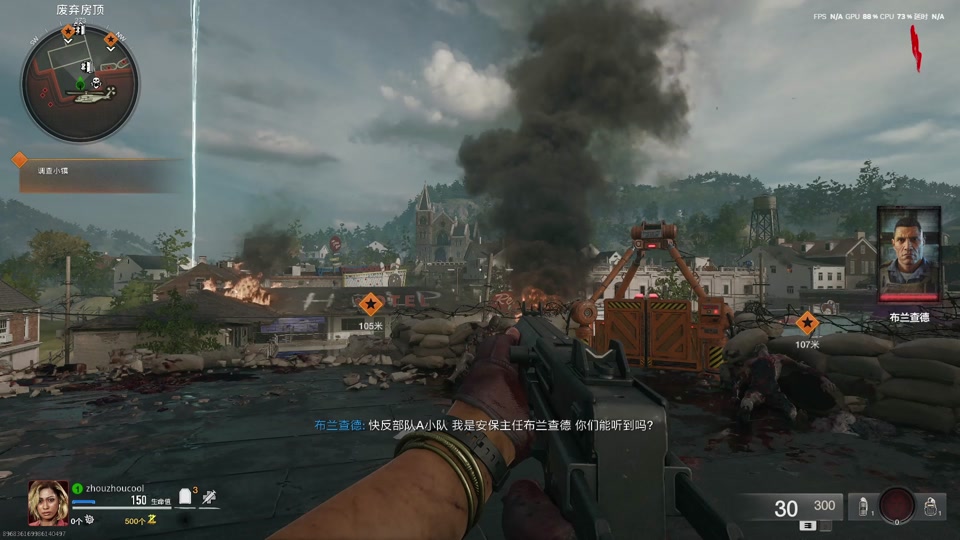This screenshot has height=540, width=960.
Task: Select the syringe self-revive icon
Action: click(208, 498)
